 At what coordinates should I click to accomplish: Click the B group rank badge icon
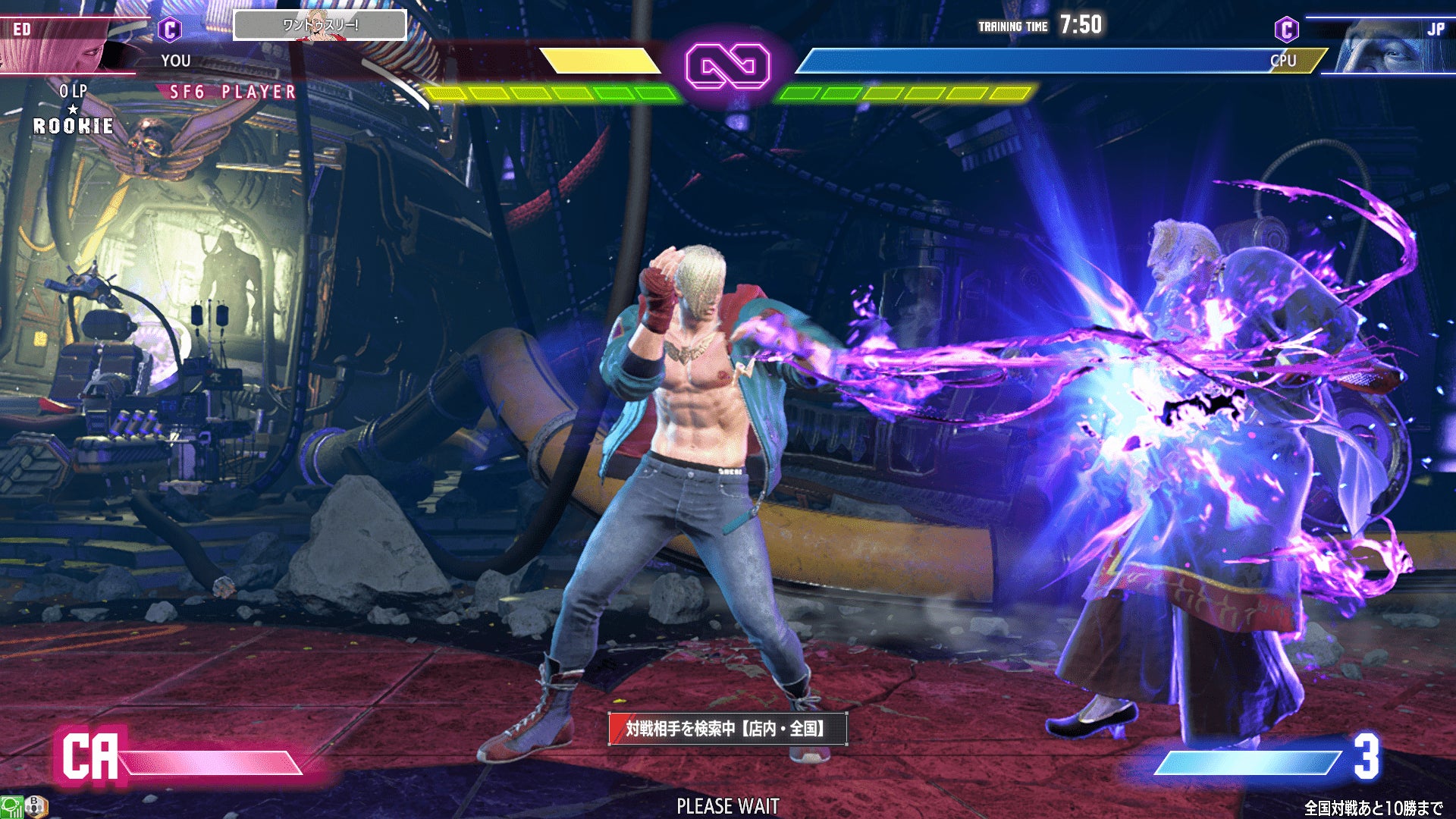pos(36,806)
